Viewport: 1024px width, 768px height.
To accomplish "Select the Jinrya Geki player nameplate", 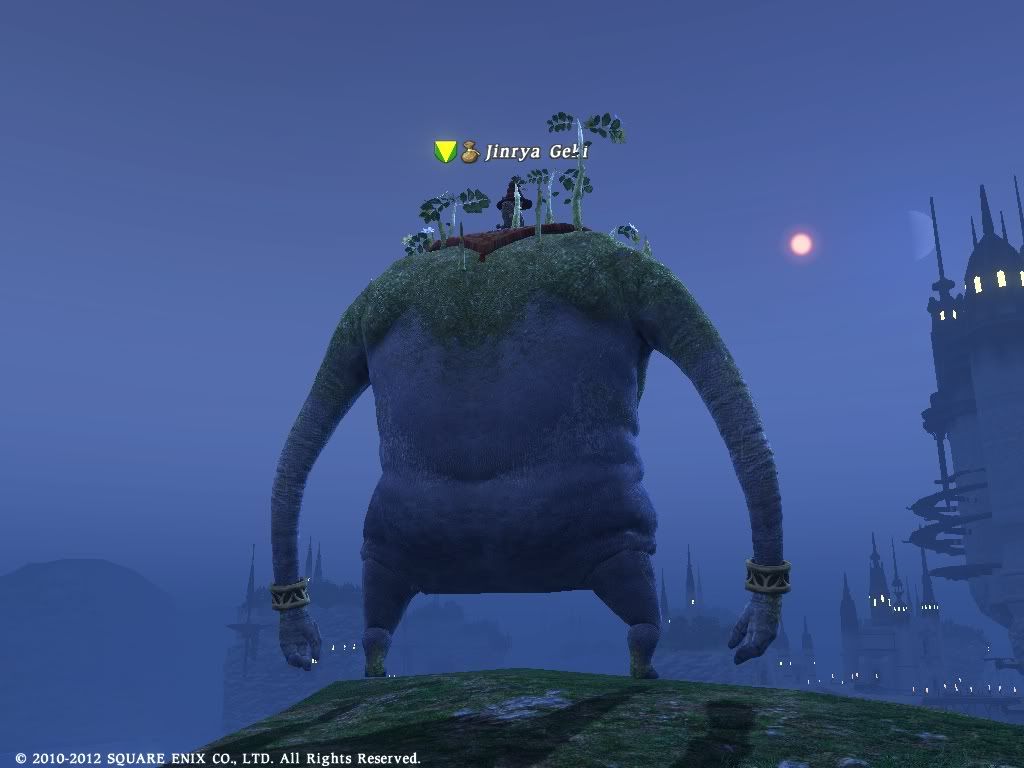I will click(535, 152).
